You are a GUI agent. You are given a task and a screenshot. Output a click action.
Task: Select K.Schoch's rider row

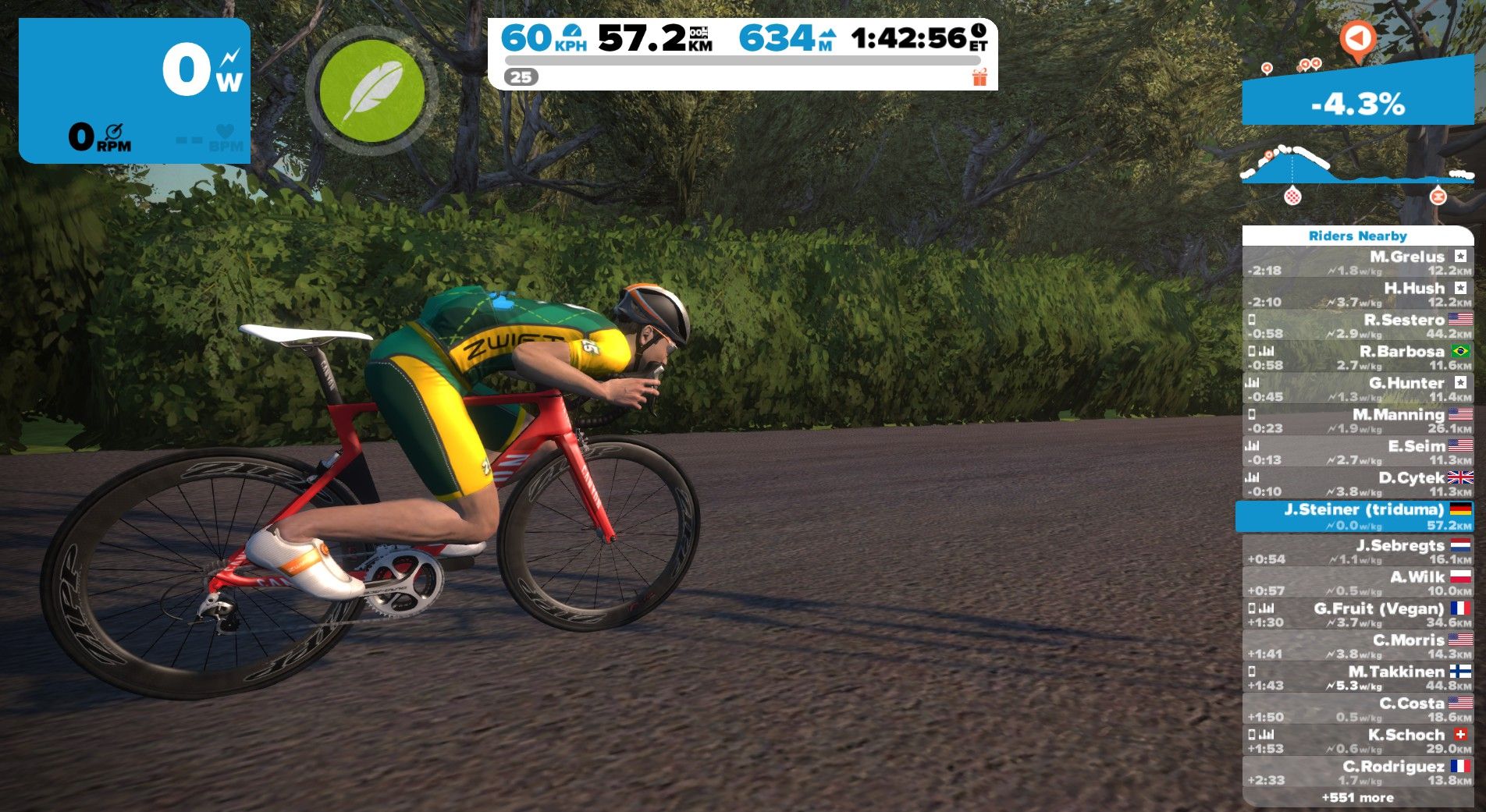point(1357,741)
